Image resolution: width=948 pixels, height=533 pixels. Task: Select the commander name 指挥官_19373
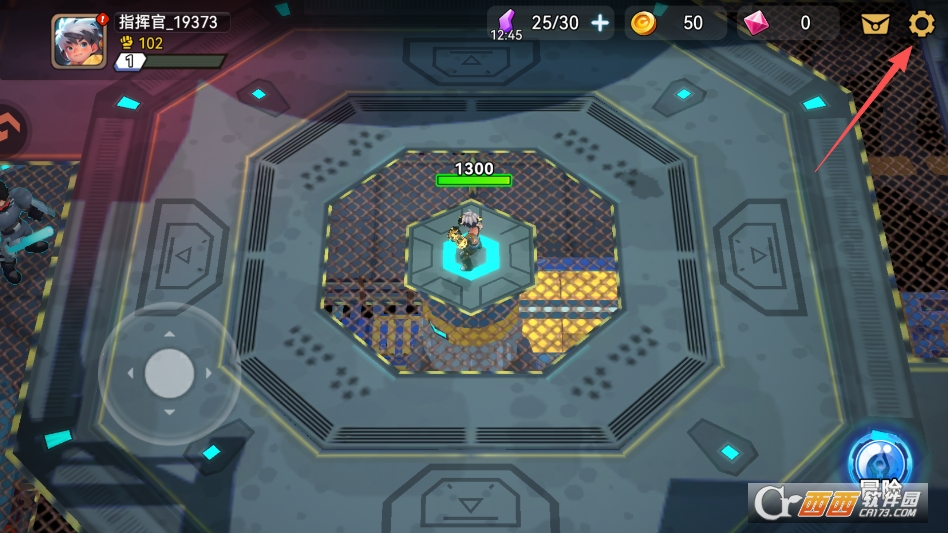(169, 22)
